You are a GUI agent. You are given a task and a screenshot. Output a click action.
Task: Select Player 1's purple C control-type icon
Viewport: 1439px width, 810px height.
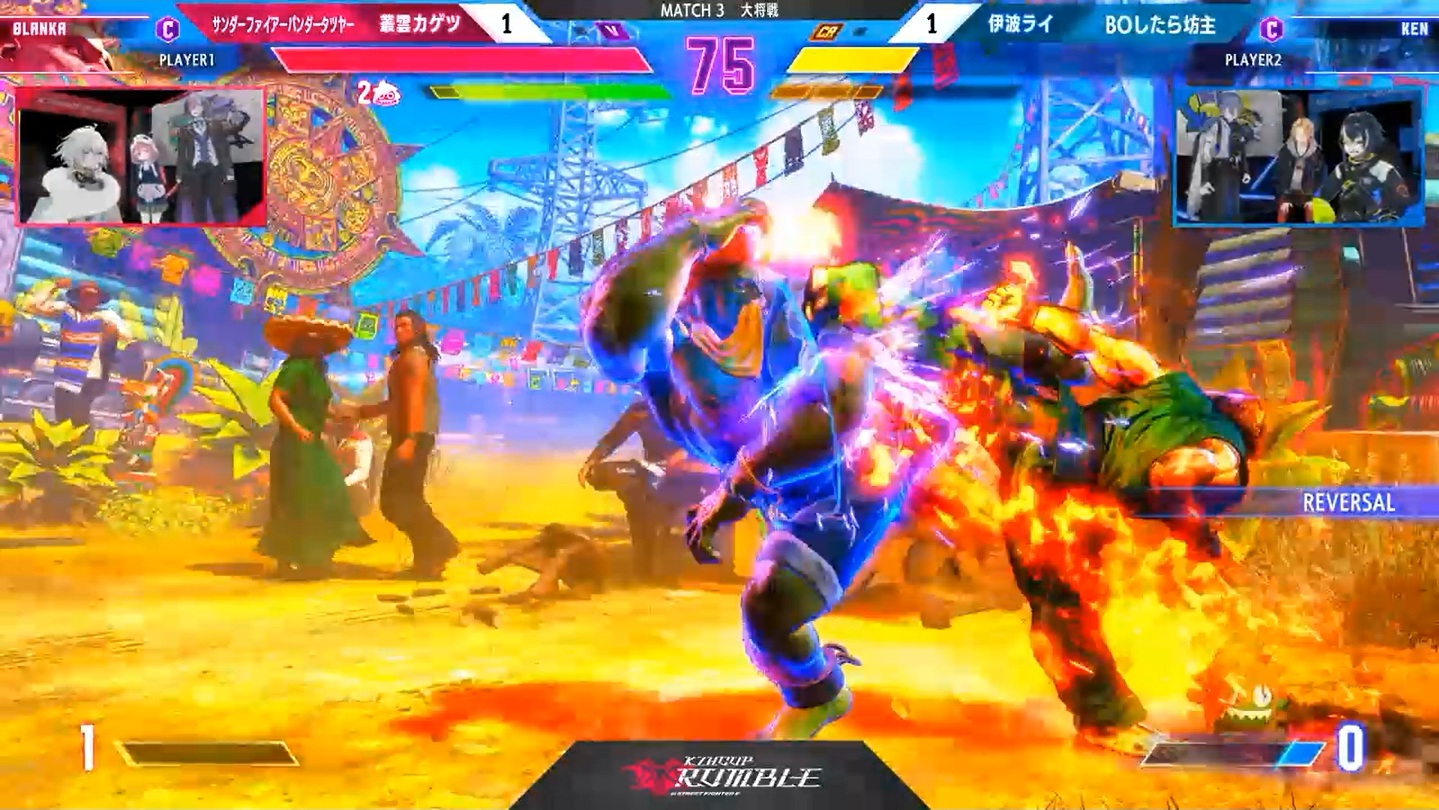click(x=168, y=29)
